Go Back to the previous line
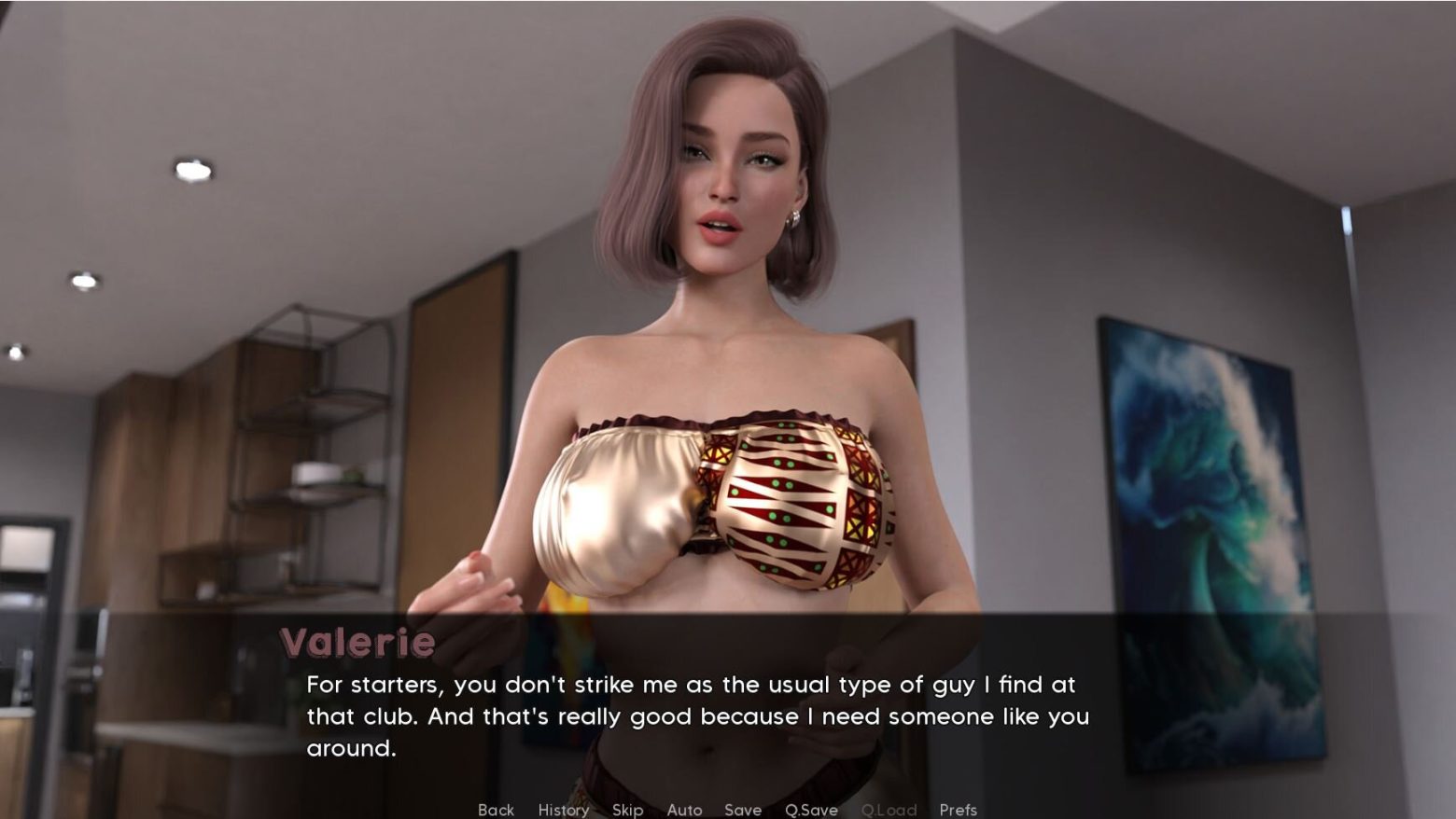Viewport: 1456px width, 819px height. tap(496, 810)
